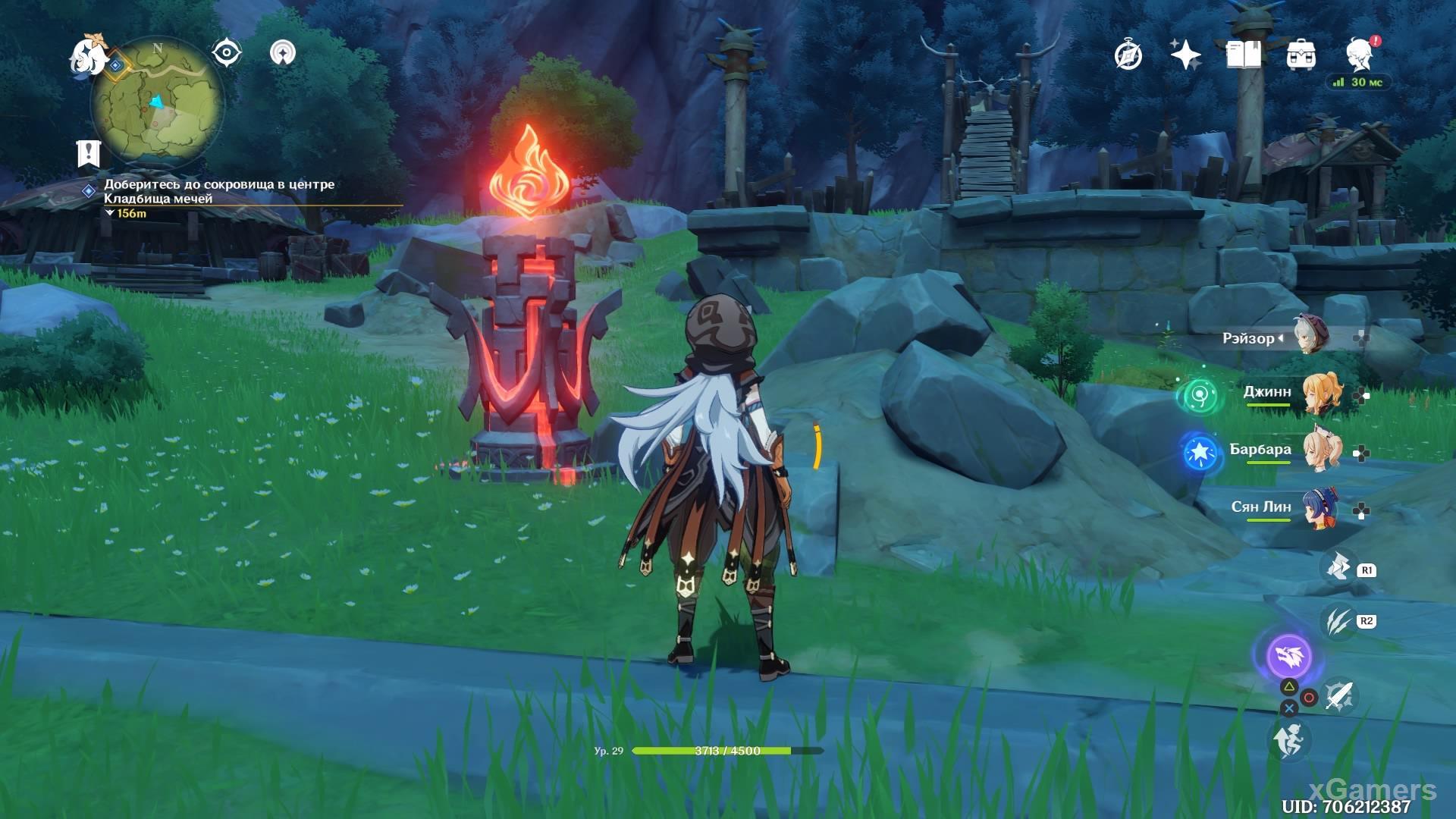The width and height of the screenshot is (1456, 819).
Task: Open the Paimon main menu
Action: tap(89, 58)
